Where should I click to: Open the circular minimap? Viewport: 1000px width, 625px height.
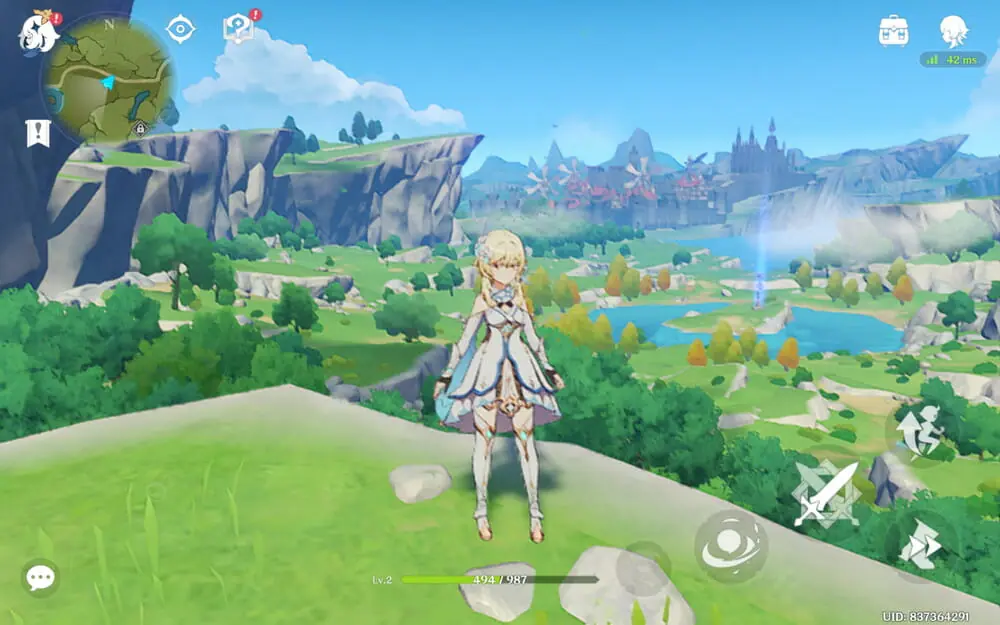pyautogui.click(x=108, y=80)
